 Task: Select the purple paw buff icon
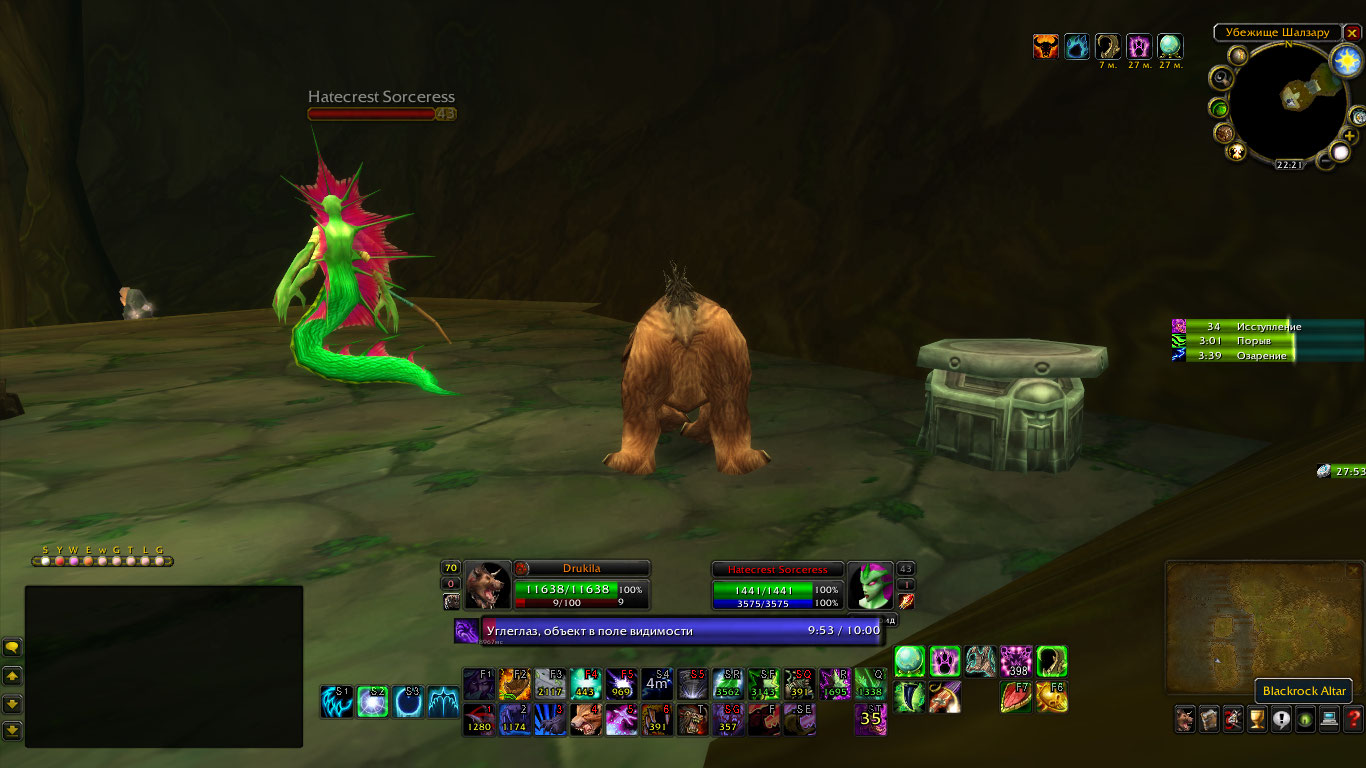point(1139,46)
